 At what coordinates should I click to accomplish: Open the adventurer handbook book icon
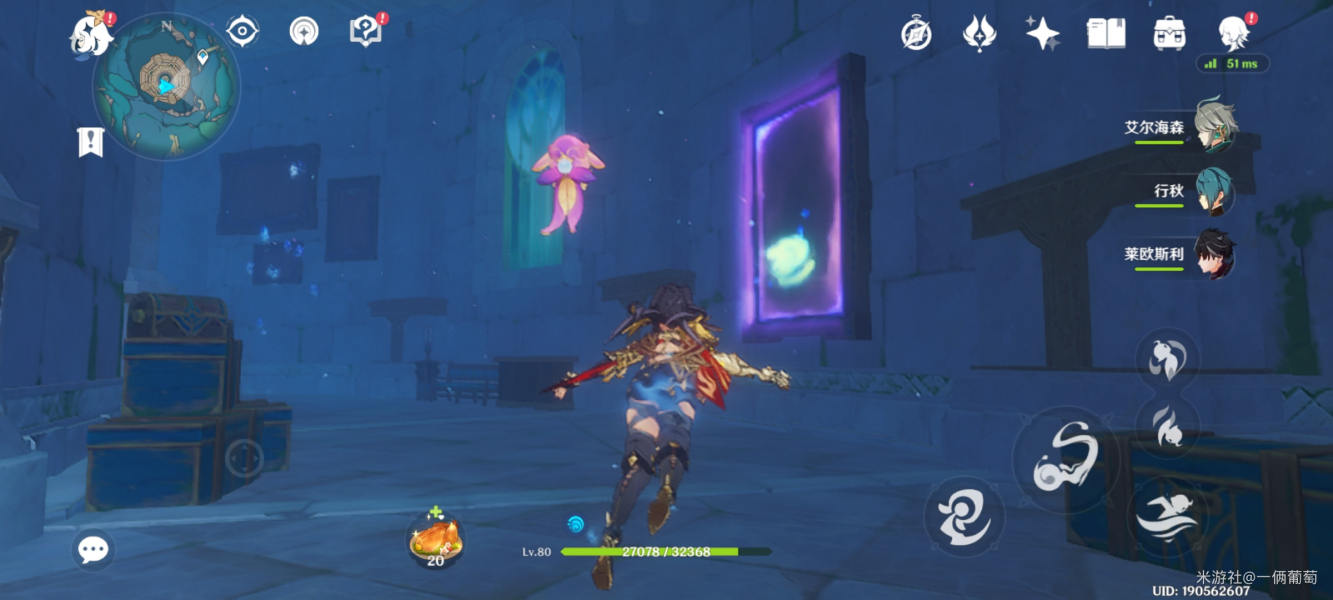[1105, 35]
